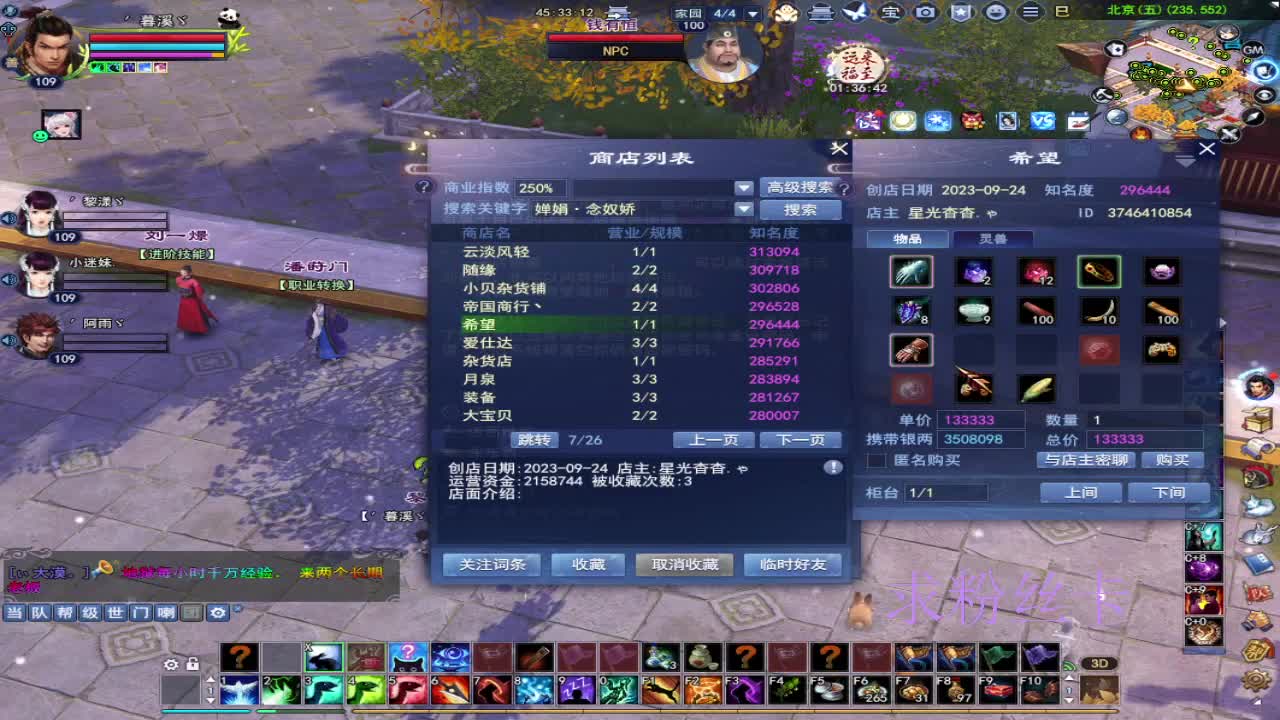Open the 商业指数 percentage dropdown
The image size is (1280, 720).
(x=744, y=187)
